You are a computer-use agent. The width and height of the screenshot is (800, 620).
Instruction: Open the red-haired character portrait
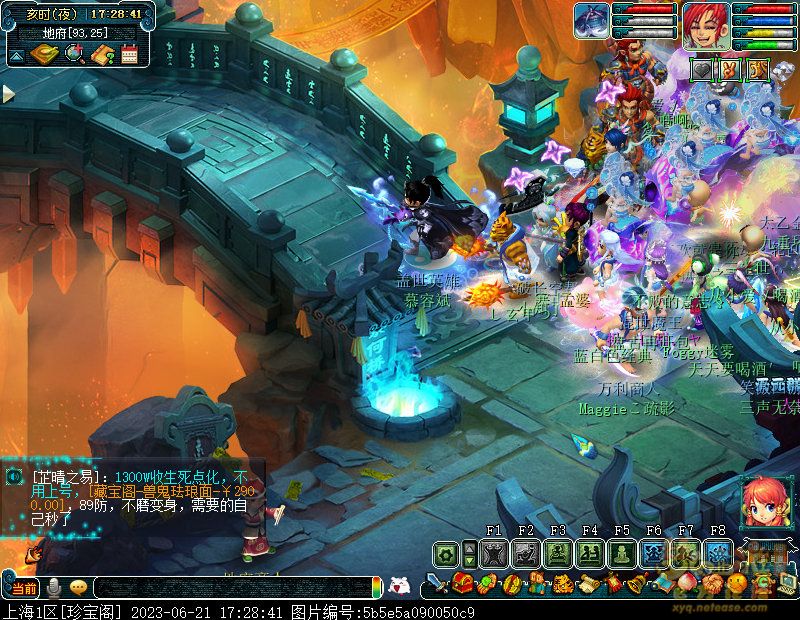coord(706,24)
